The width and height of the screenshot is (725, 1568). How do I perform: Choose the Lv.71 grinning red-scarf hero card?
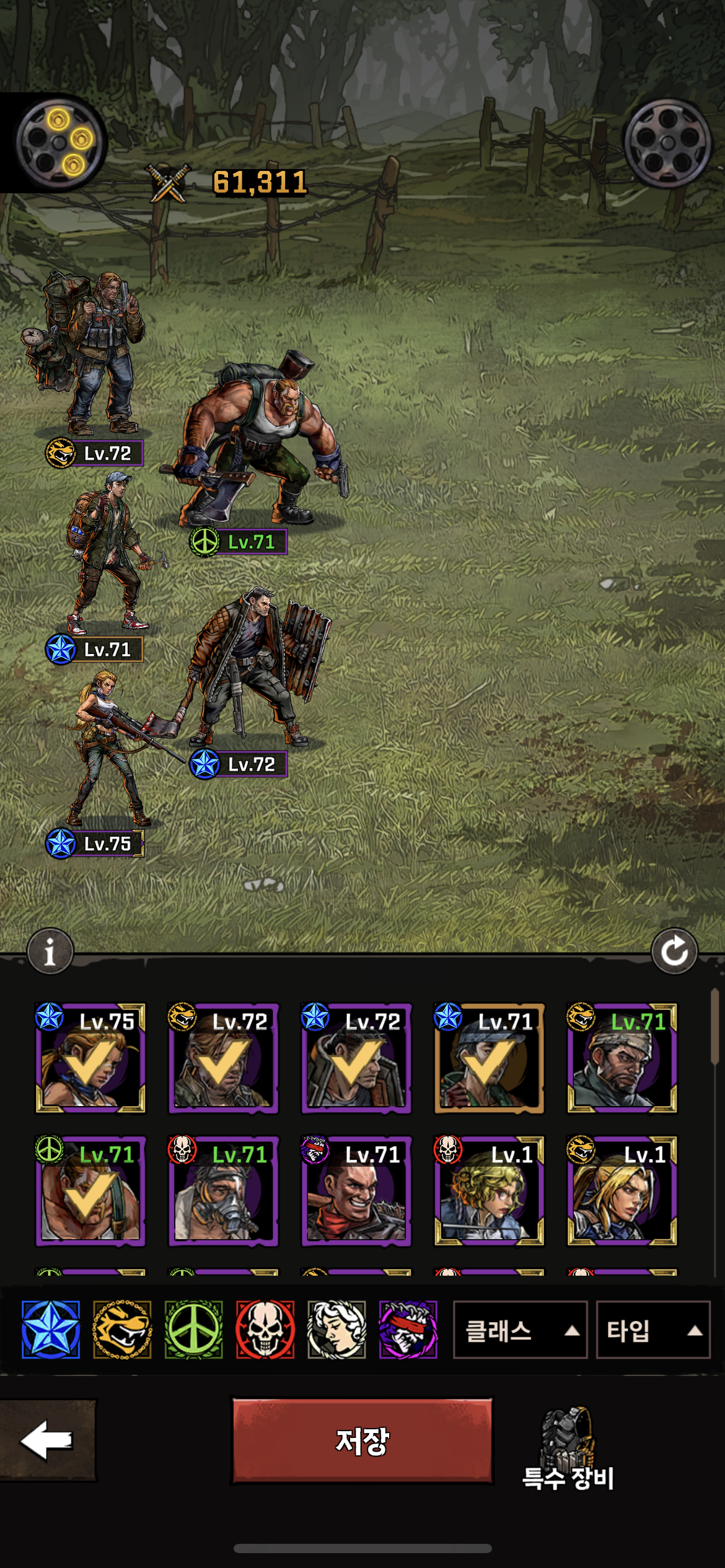point(356,1190)
